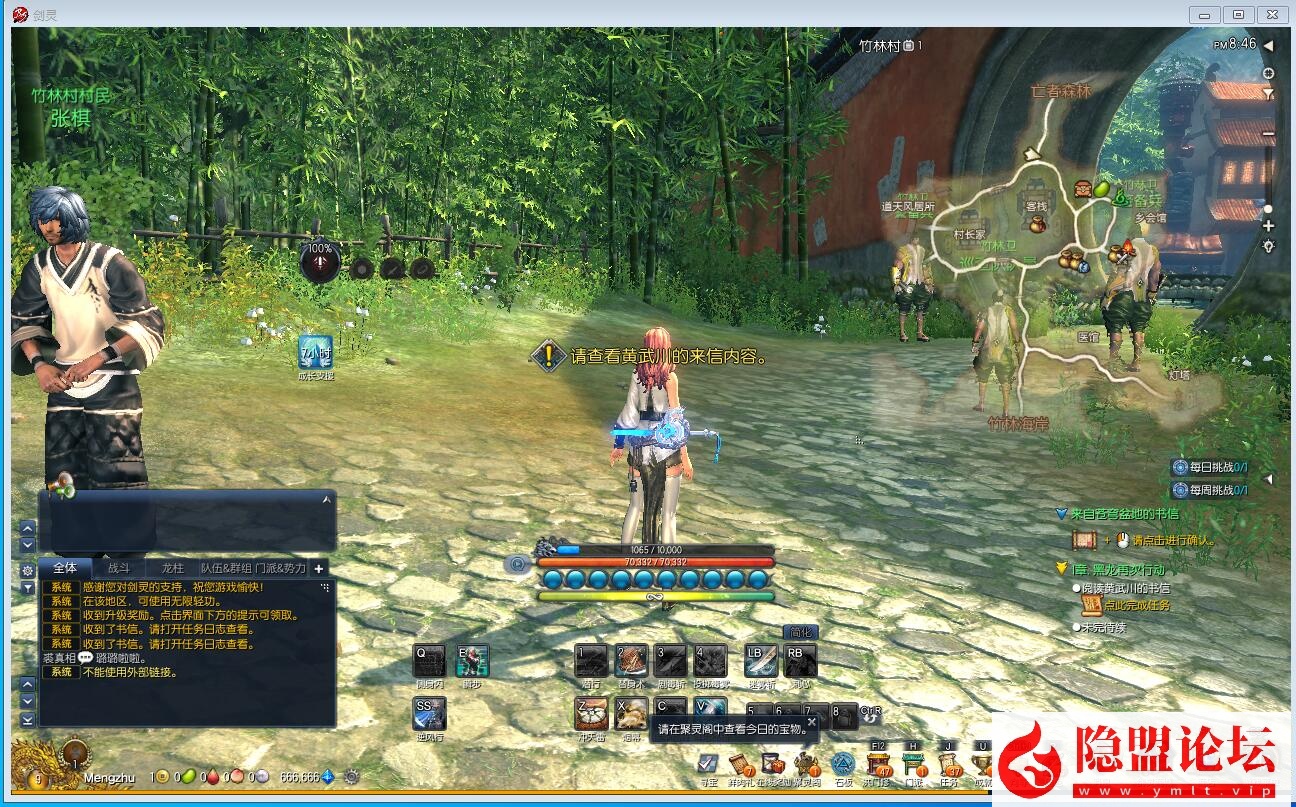Open the 龙柱 chat tab
Image resolution: width=1296 pixels, height=807 pixels.
coord(173,568)
